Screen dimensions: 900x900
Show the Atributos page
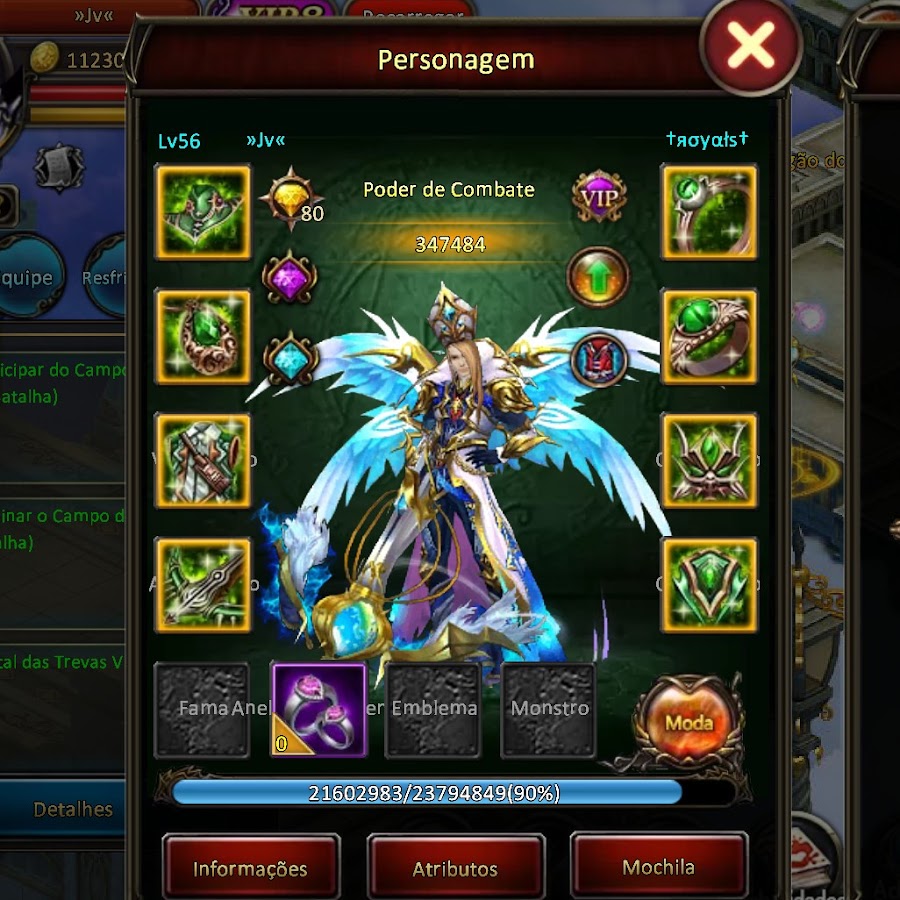point(455,868)
